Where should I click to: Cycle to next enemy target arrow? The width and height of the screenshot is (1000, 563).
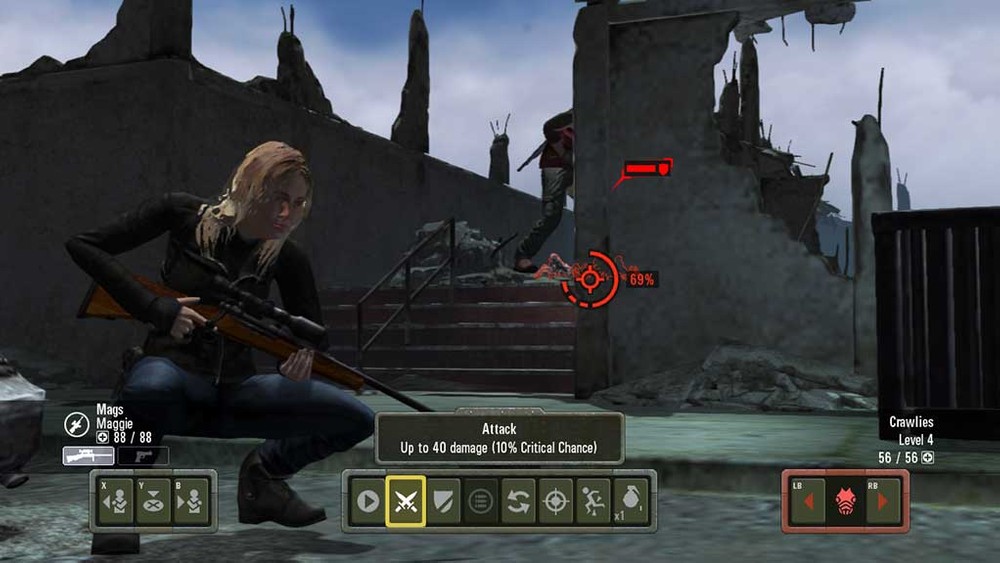[x=882, y=501]
